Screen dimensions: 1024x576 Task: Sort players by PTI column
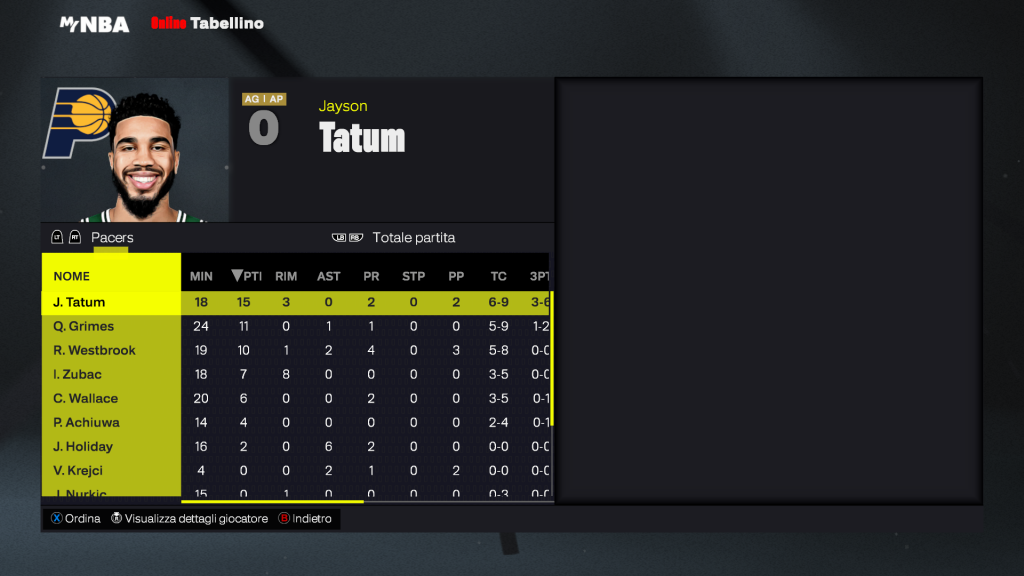pos(246,276)
